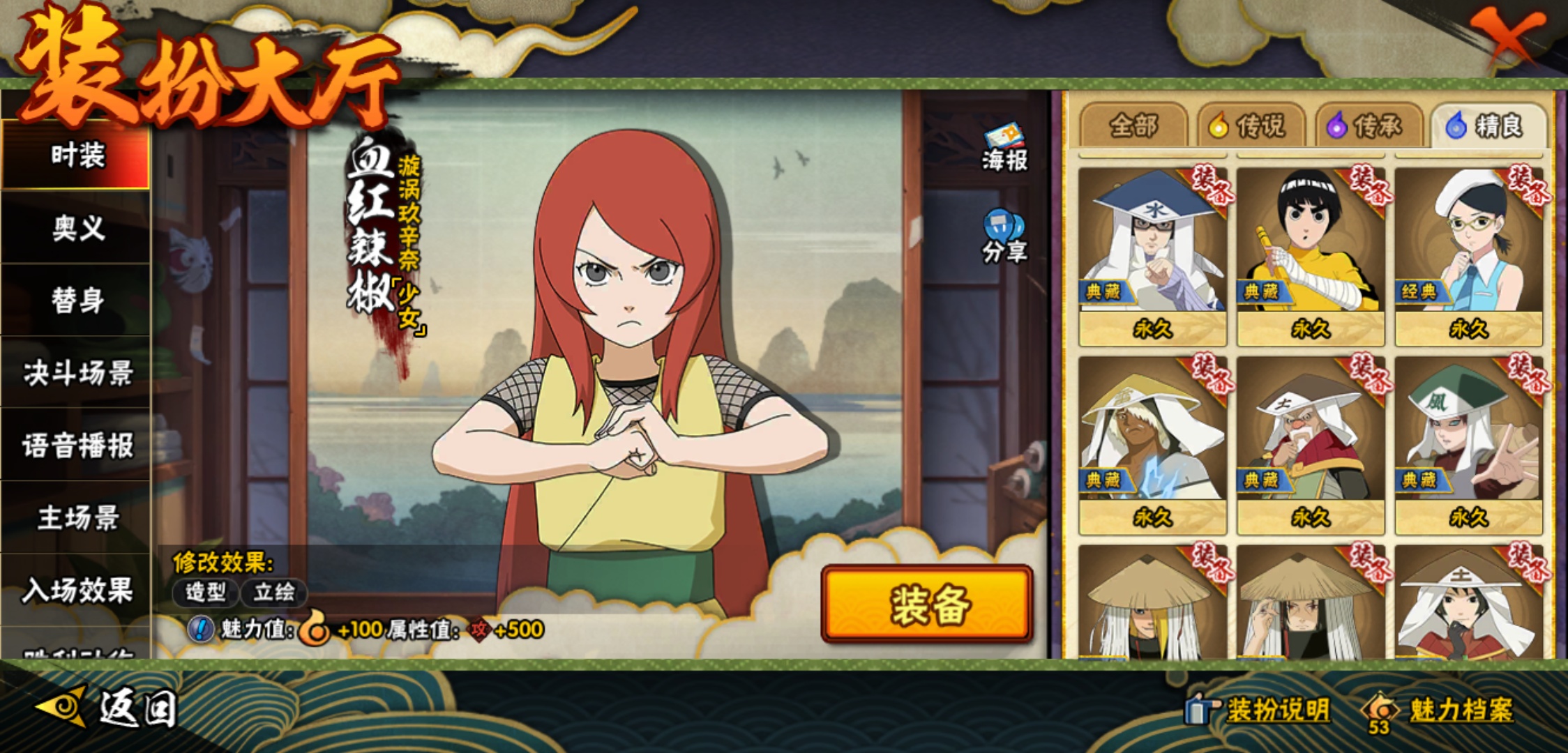Open the 海报 poster icon
Screen dimensions: 1568x753
1004,148
